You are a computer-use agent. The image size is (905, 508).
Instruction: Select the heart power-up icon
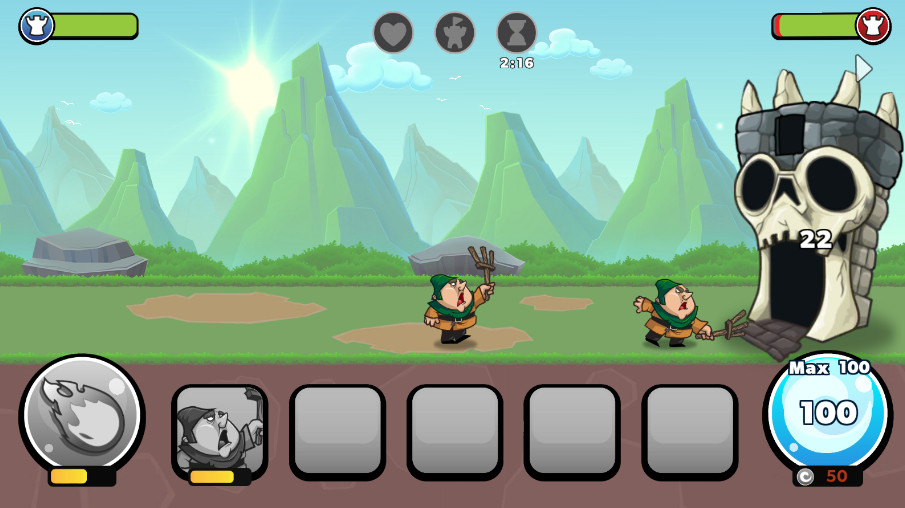(x=393, y=33)
